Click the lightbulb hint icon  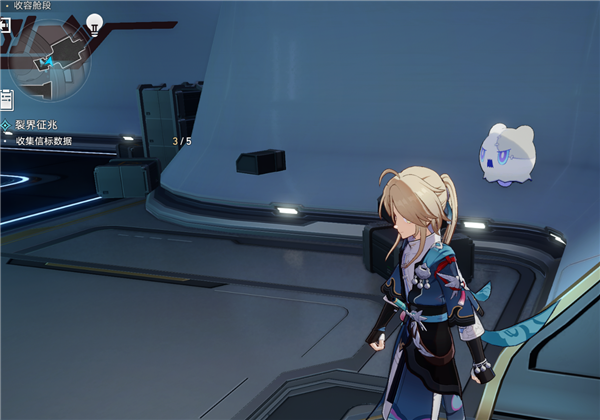[x=95, y=22]
